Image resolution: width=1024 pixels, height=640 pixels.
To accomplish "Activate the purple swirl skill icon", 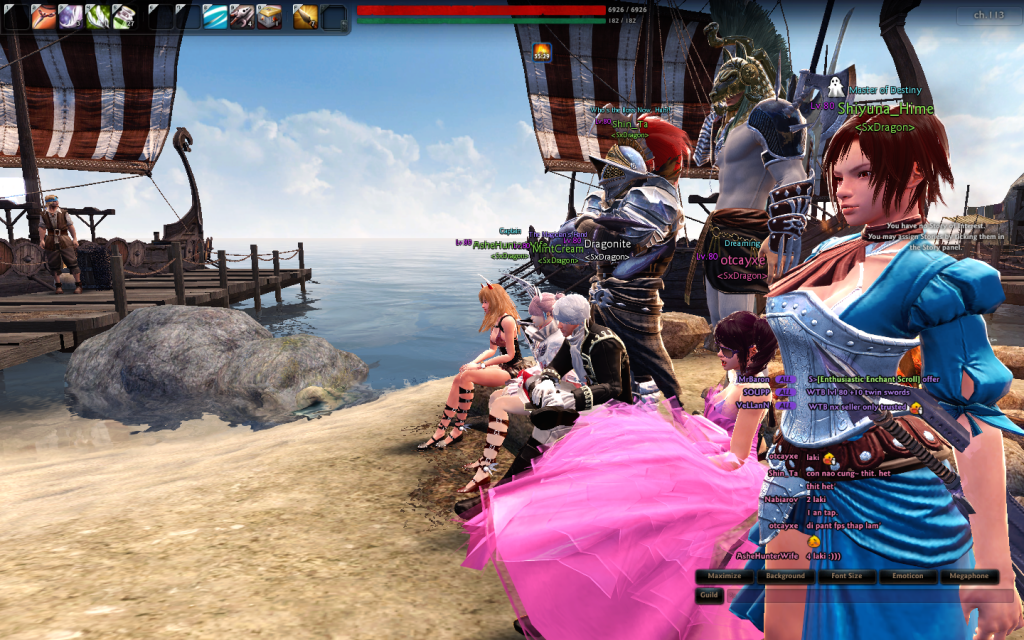I will 70,15.
